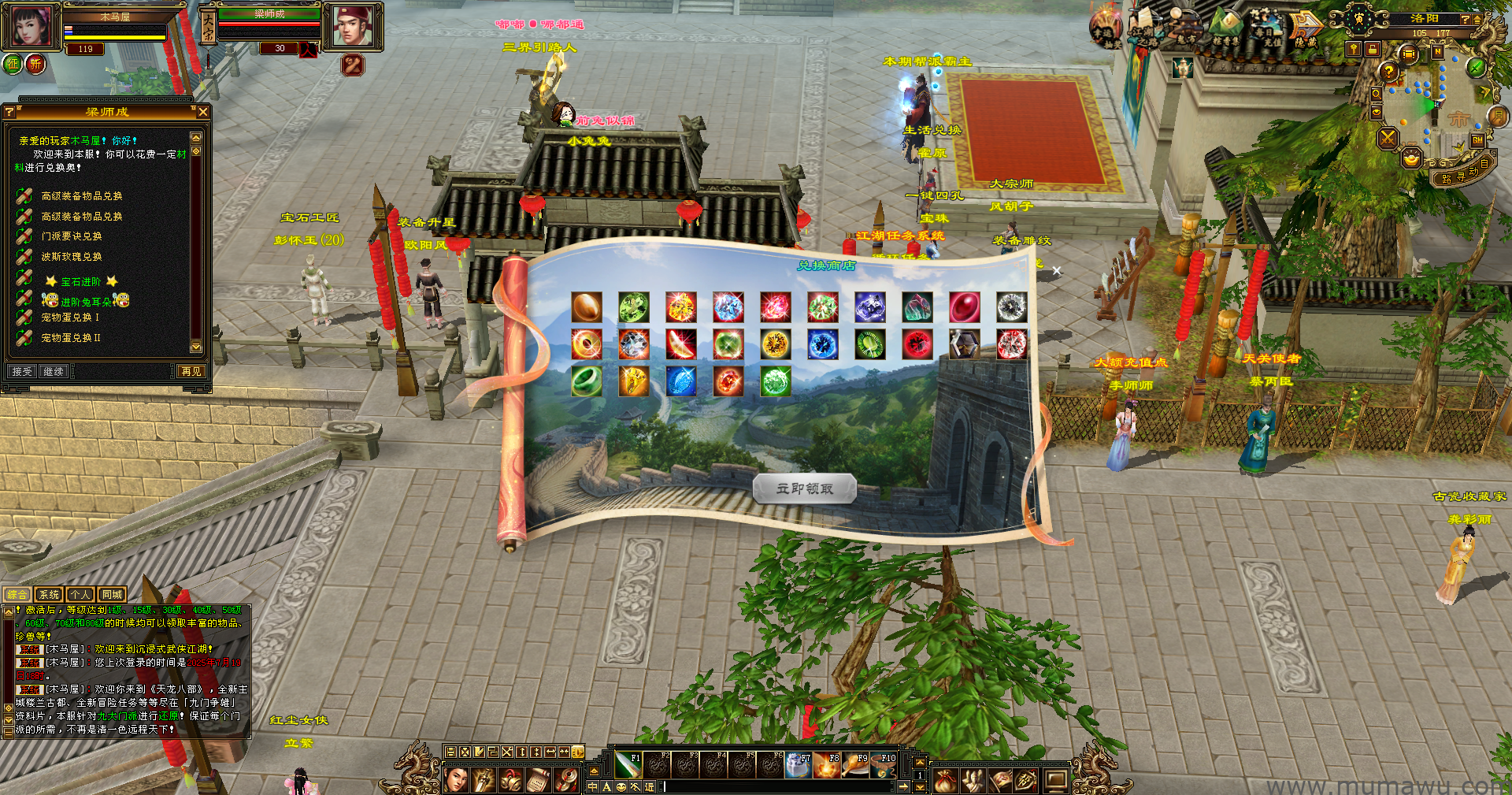Image resolution: width=1512 pixels, height=795 pixels.
Task: Activate the F1 sword skill slot
Action: coord(628,764)
